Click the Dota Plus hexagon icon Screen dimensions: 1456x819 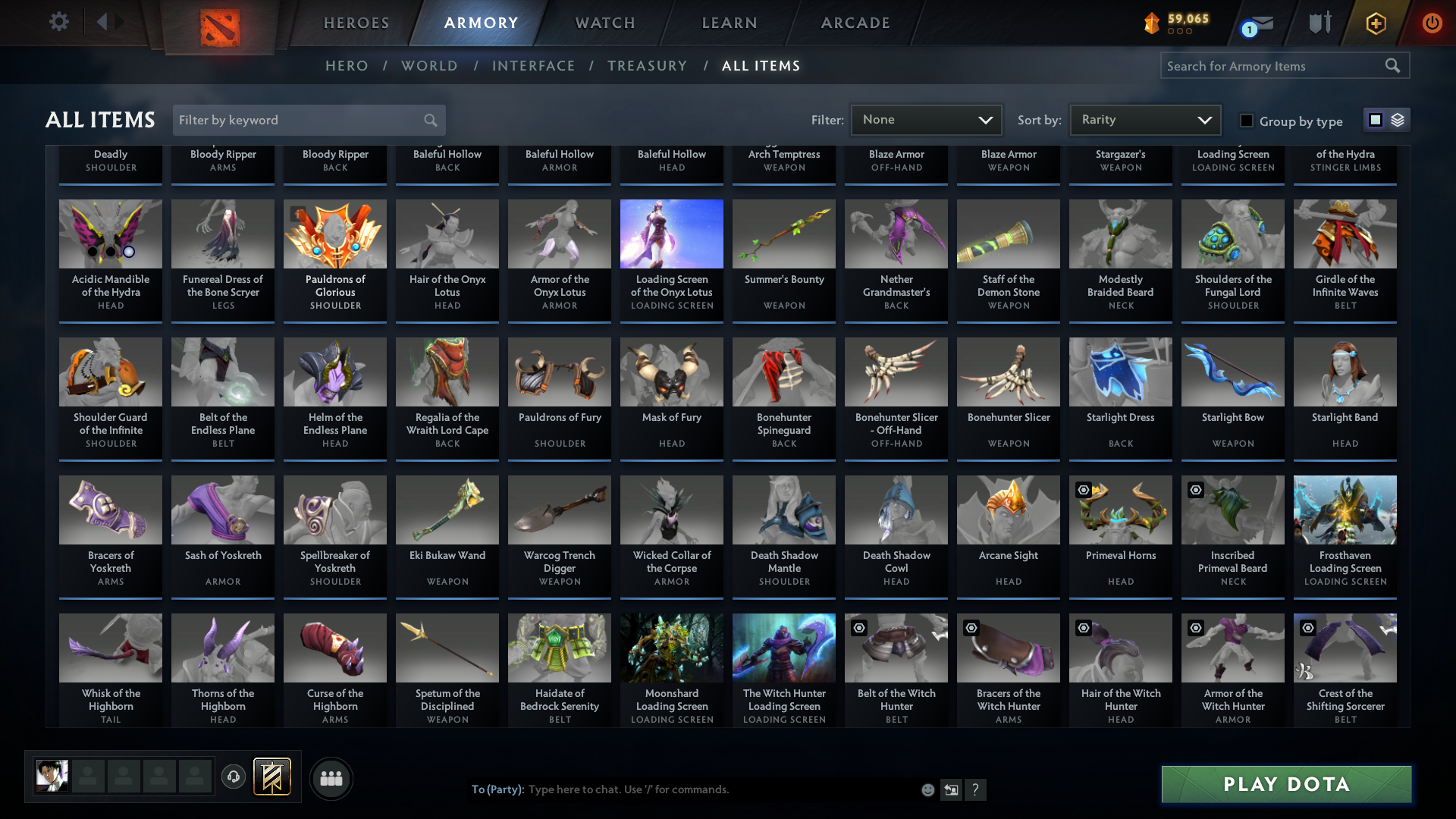1375,23
